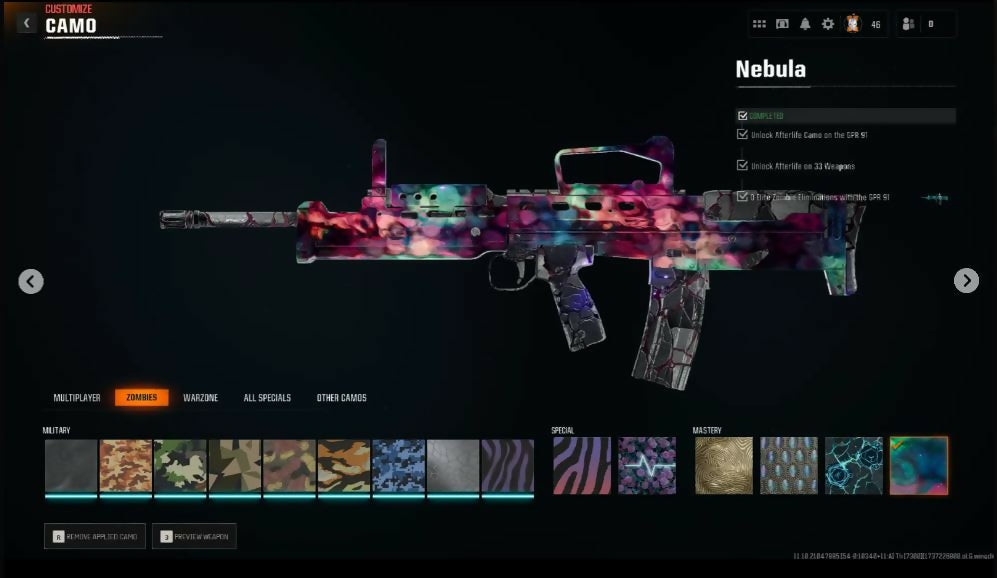Show the next weapon with right arrow
Viewport: 997px width, 578px height.
966,281
